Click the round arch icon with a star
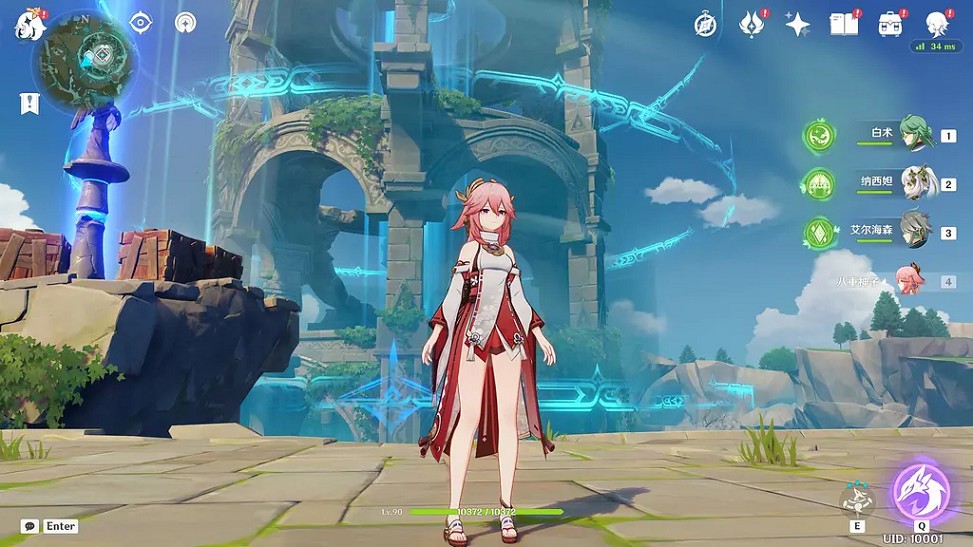The height and width of the screenshot is (547, 973). coord(185,22)
